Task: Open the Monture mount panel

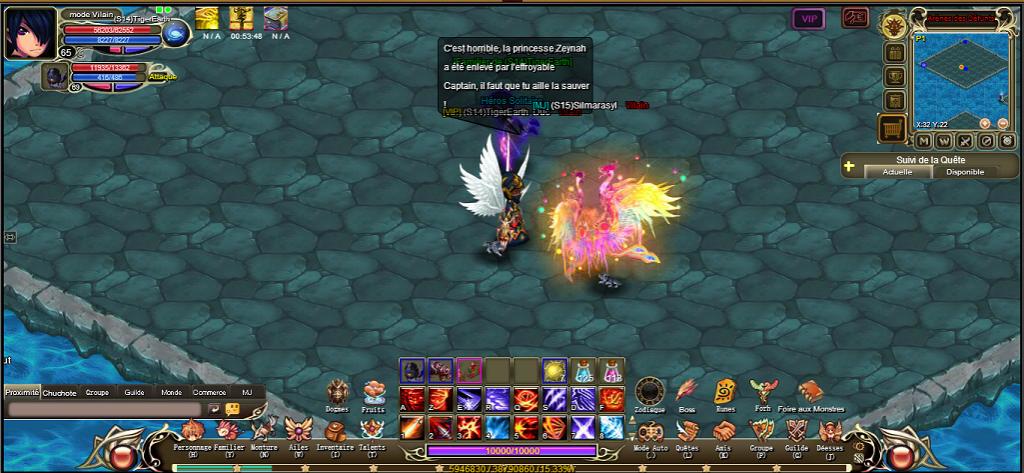Action: click(x=264, y=430)
